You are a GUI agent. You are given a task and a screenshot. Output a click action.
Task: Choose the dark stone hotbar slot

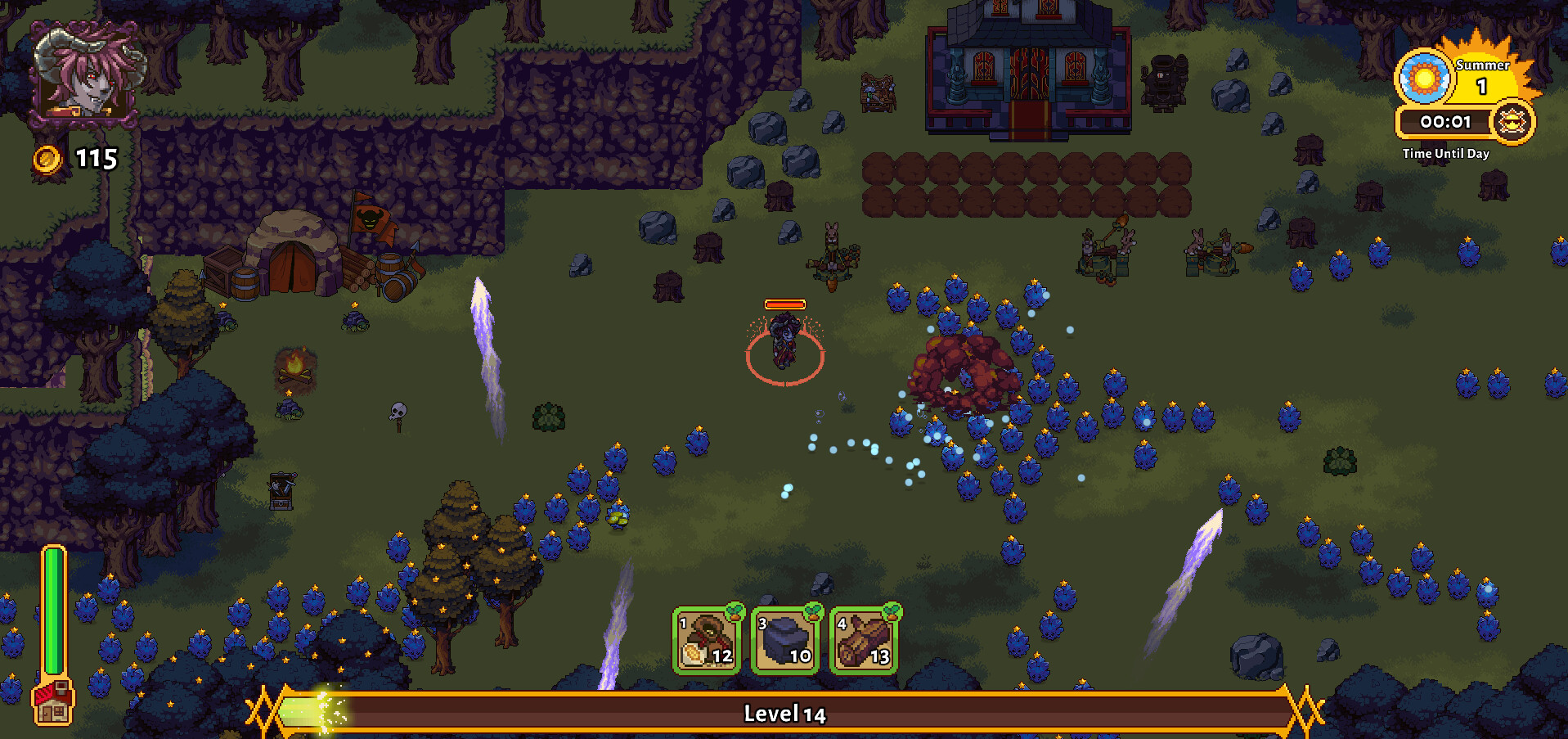pos(784,640)
